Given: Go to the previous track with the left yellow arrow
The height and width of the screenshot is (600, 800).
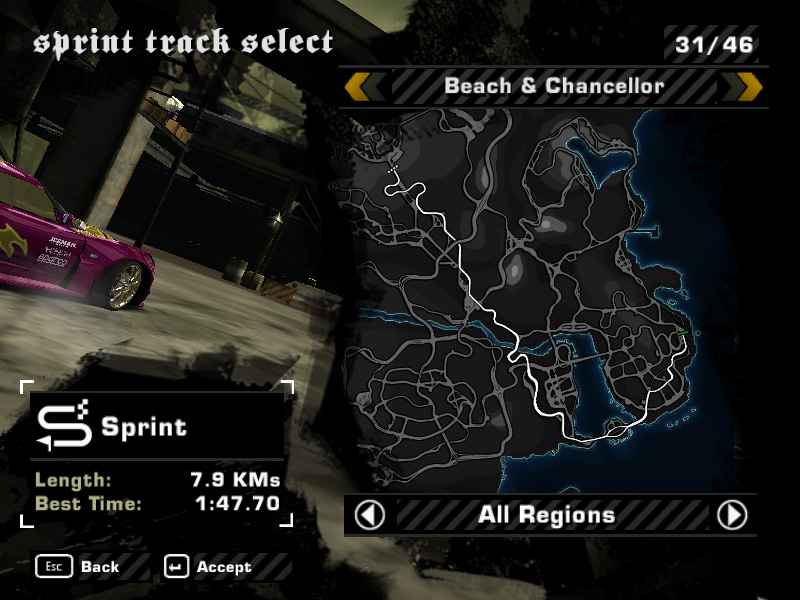Looking at the screenshot, I should [x=363, y=87].
